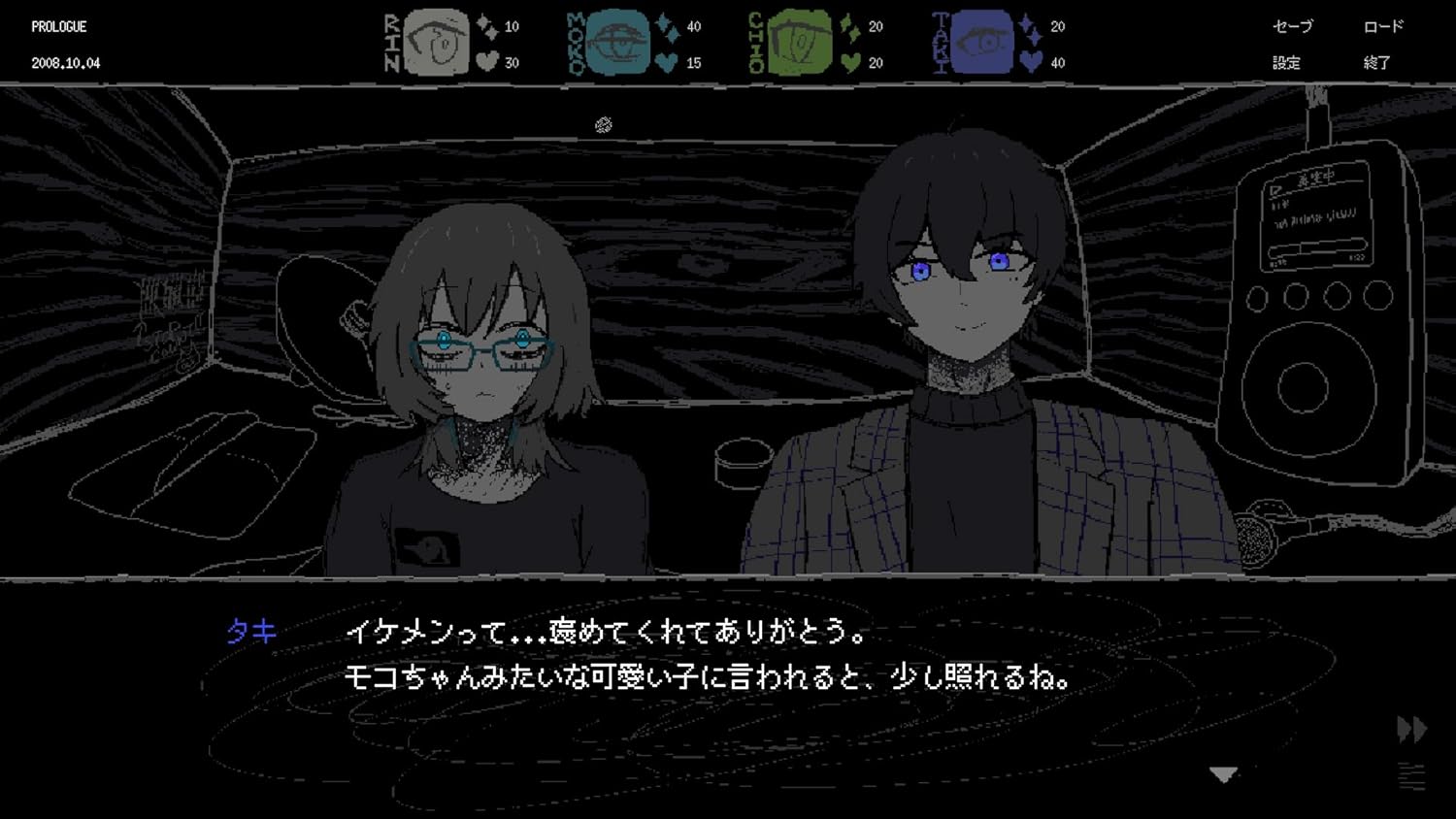Viewport: 1456px width, 819px height.
Task: Click 終了 to quit the game
Action: (x=1378, y=62)
